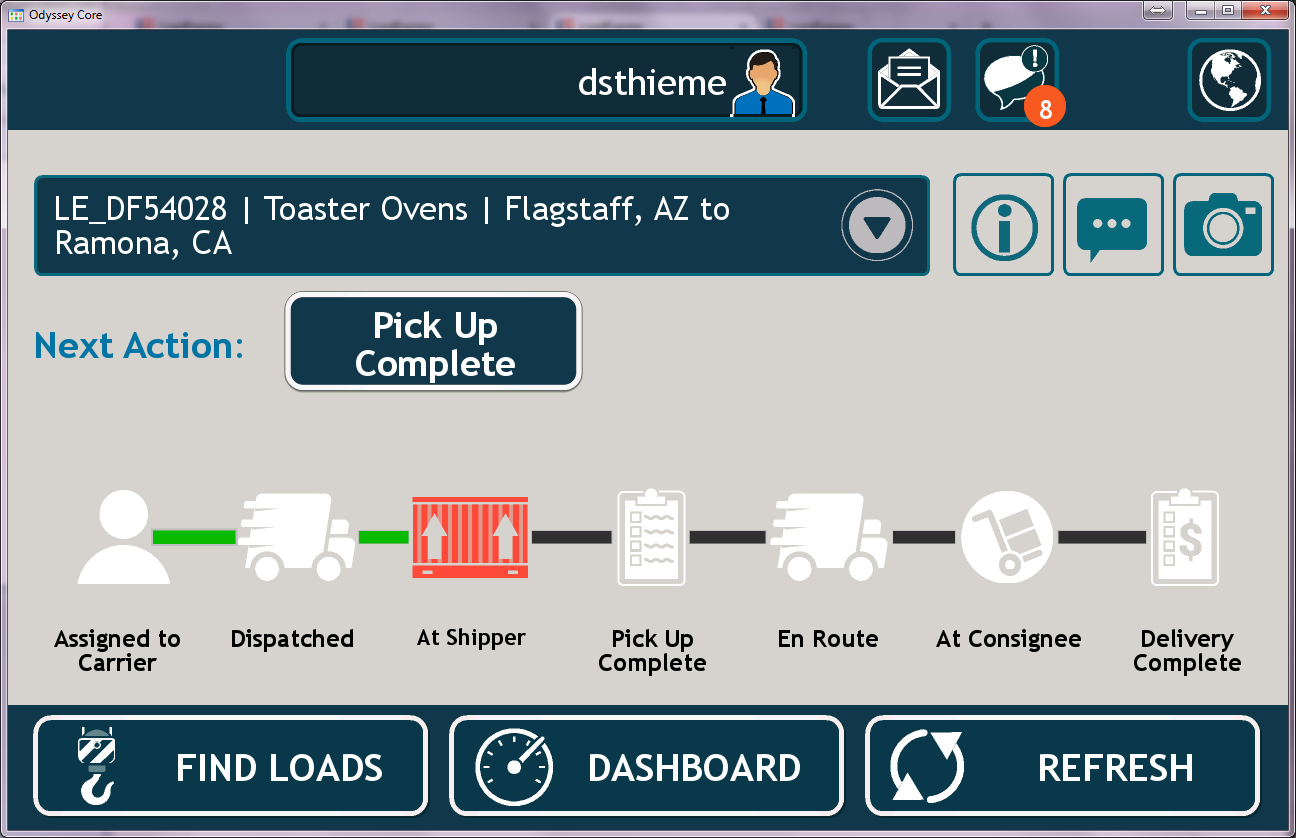Expand the load selection dropdown arrow
Image resolution: width=1296 pixels, height=838 pixels.
[x=877, y=226]
